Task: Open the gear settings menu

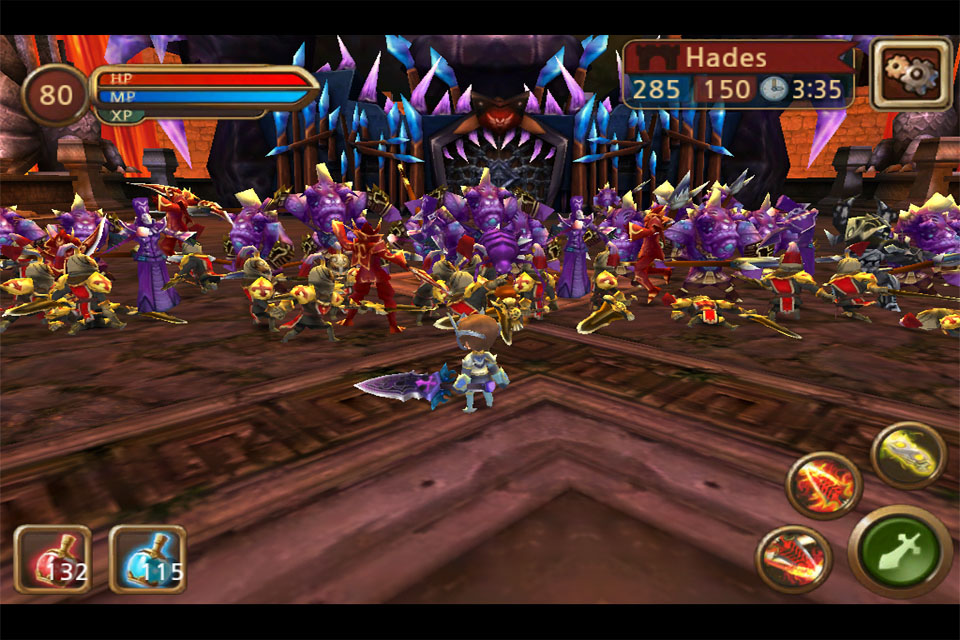Action: [910, 73]
